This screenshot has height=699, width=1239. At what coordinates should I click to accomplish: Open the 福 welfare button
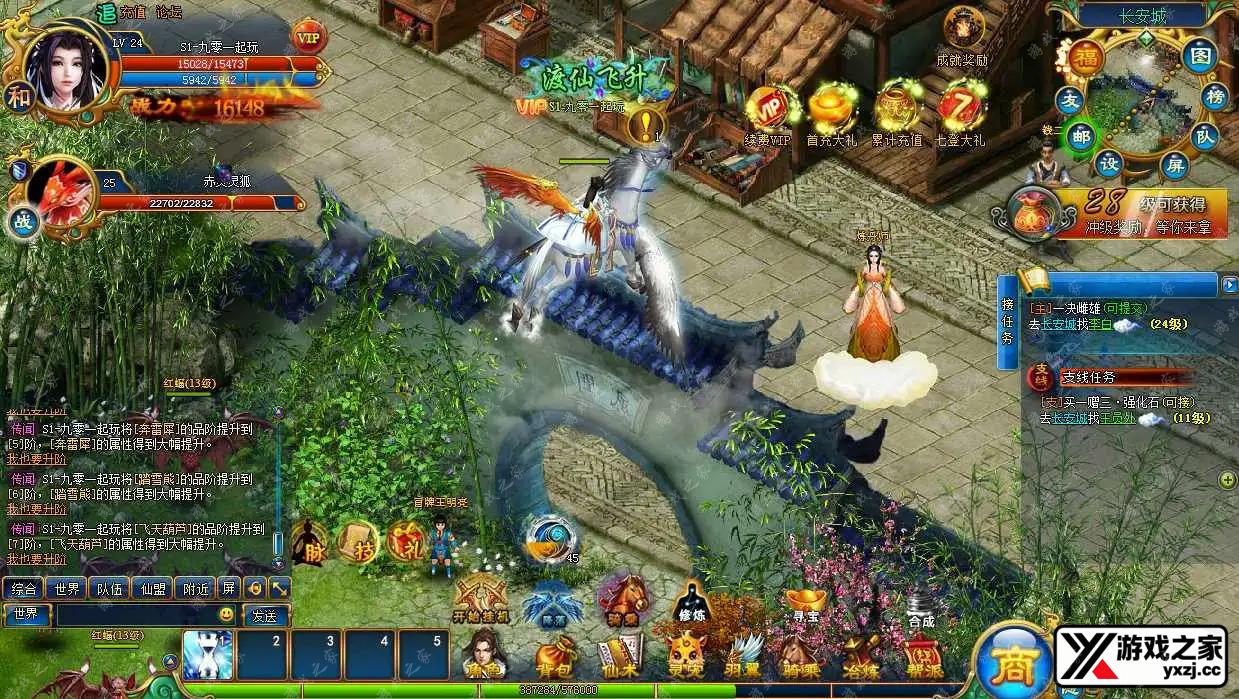(x=1084, y=57)
